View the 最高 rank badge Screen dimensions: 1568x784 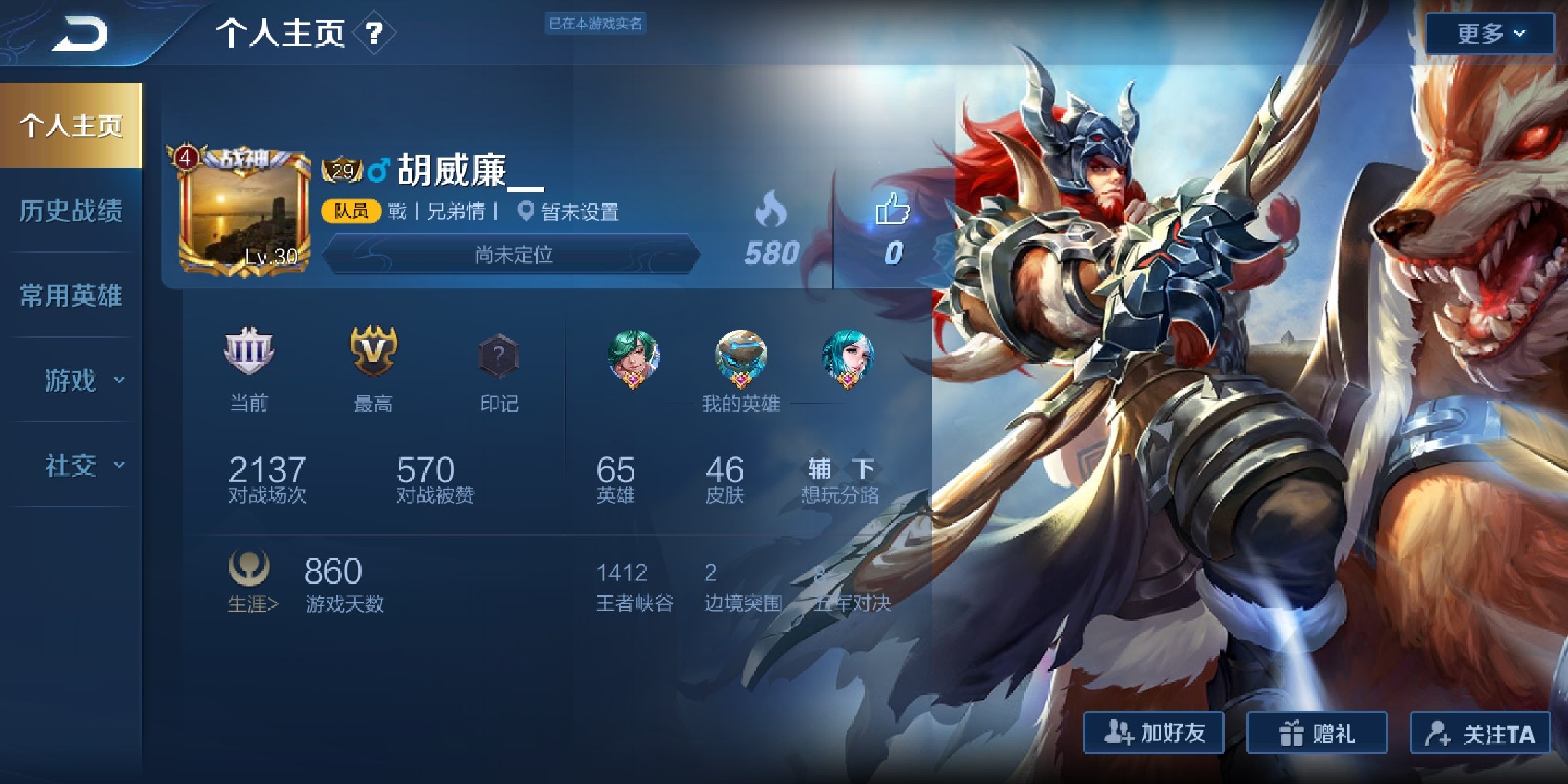373,352
